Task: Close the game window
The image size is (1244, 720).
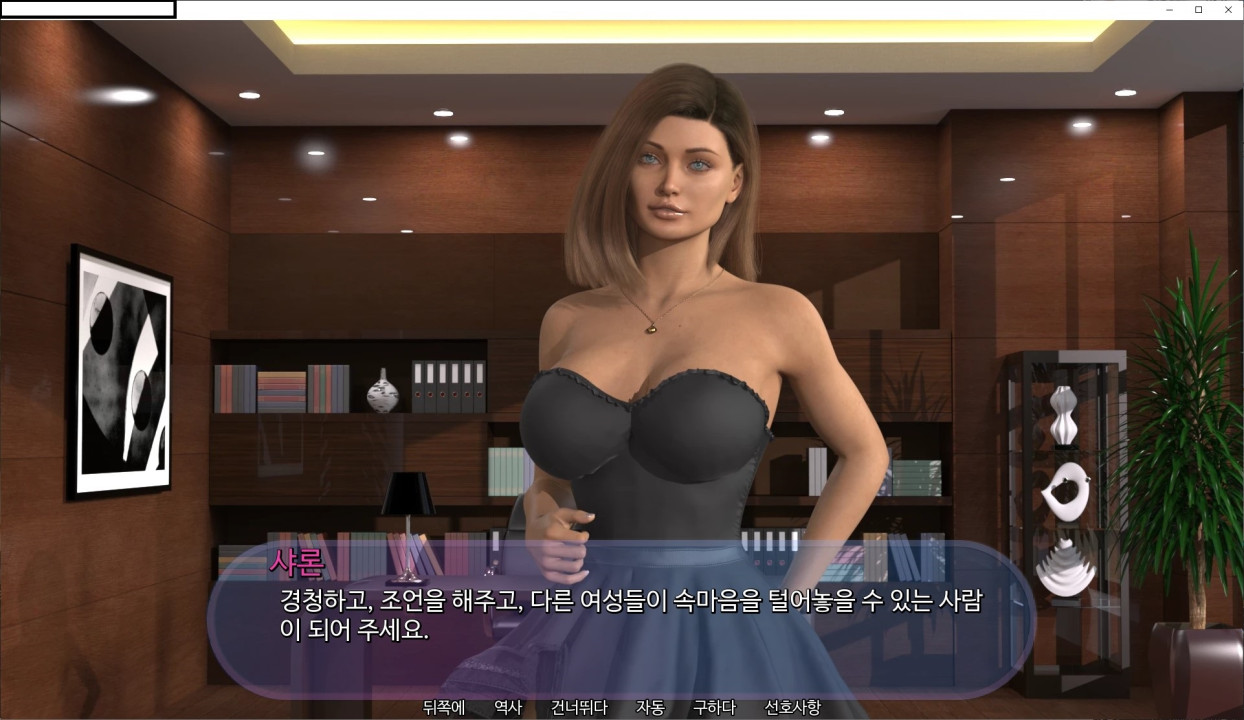Action: [1229, 10]
